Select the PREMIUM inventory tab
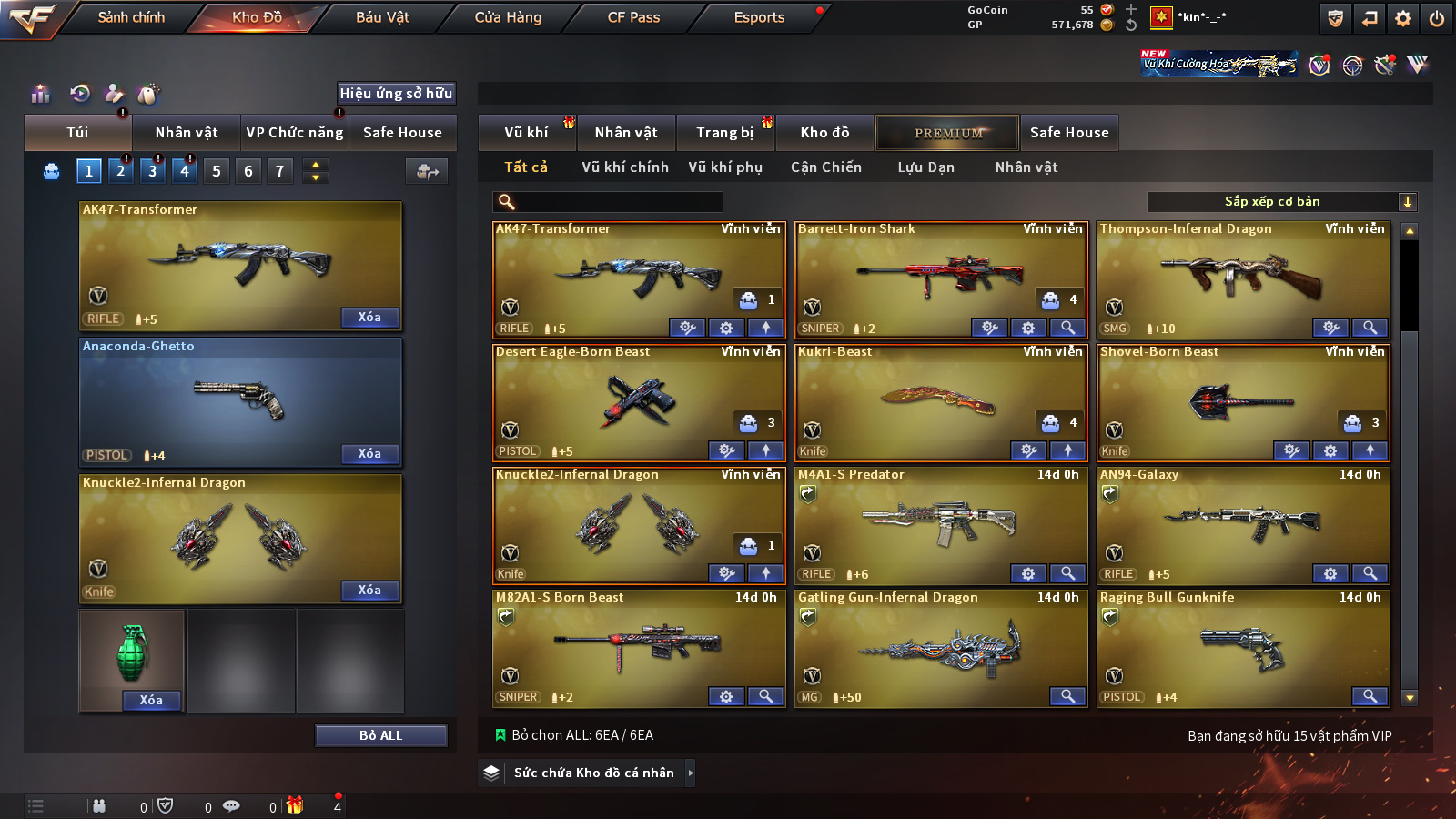 pos(948,133)
